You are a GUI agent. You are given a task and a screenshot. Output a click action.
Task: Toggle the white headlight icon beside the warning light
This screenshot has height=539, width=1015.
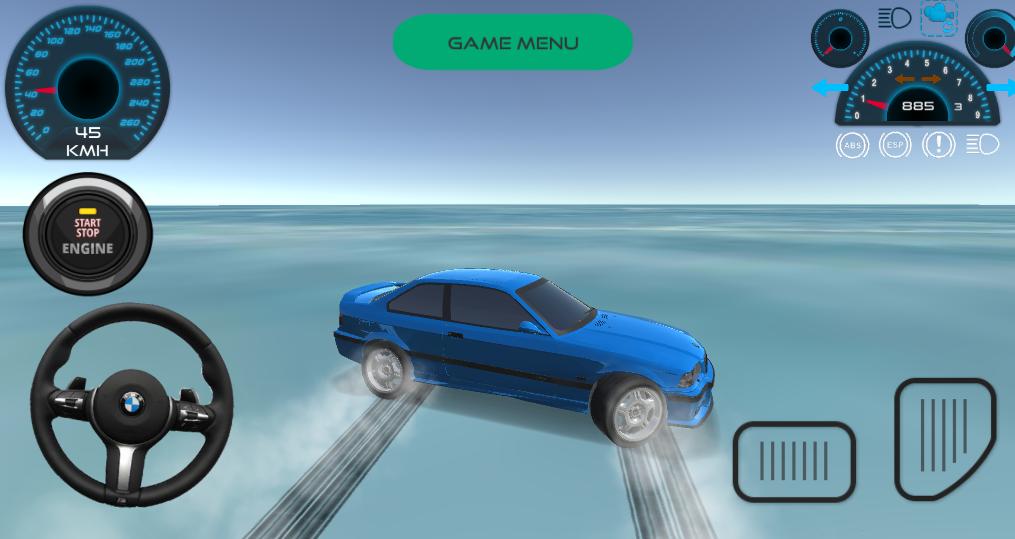click(x=982, y=145)
